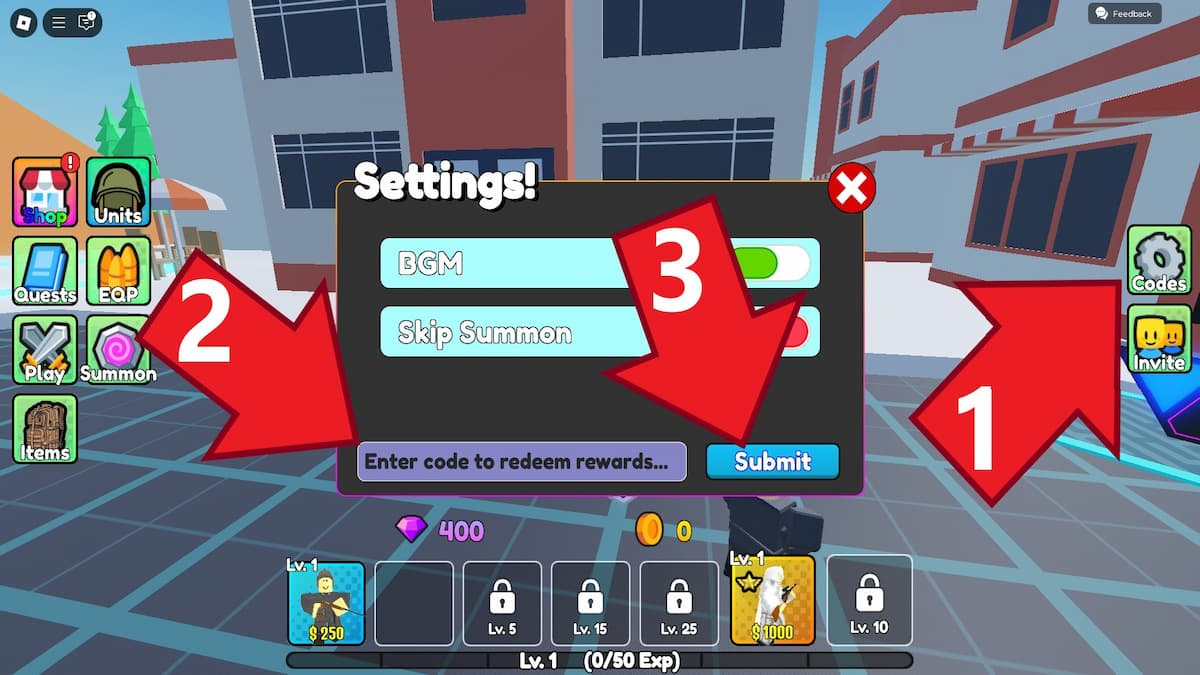The height and width of the screenshot is (675, 1200).
Task: Open the Summon menu
Action: [118, 350]
